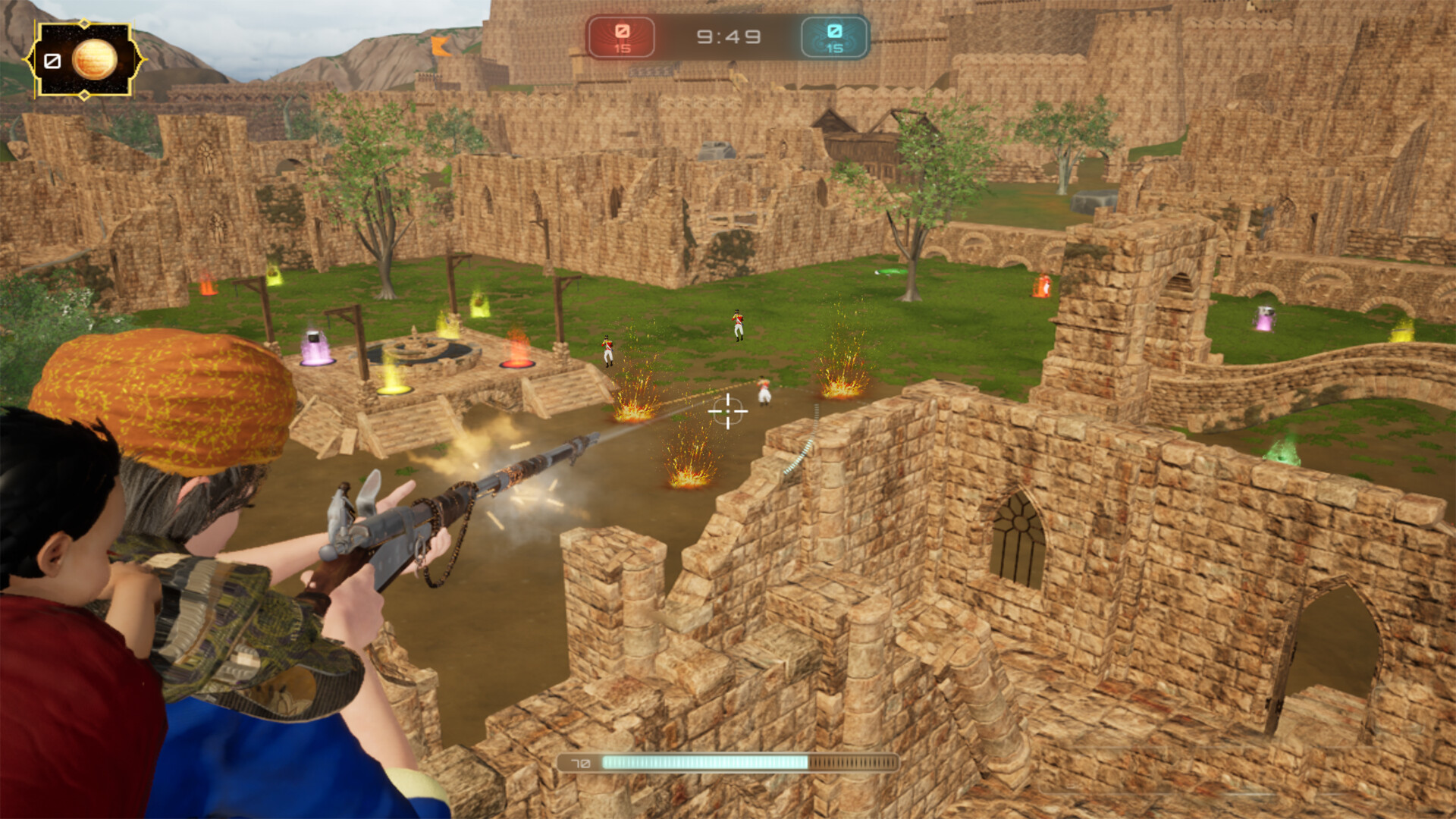
Task: Click the match timer showing 9:49
Action: [726, 35]
